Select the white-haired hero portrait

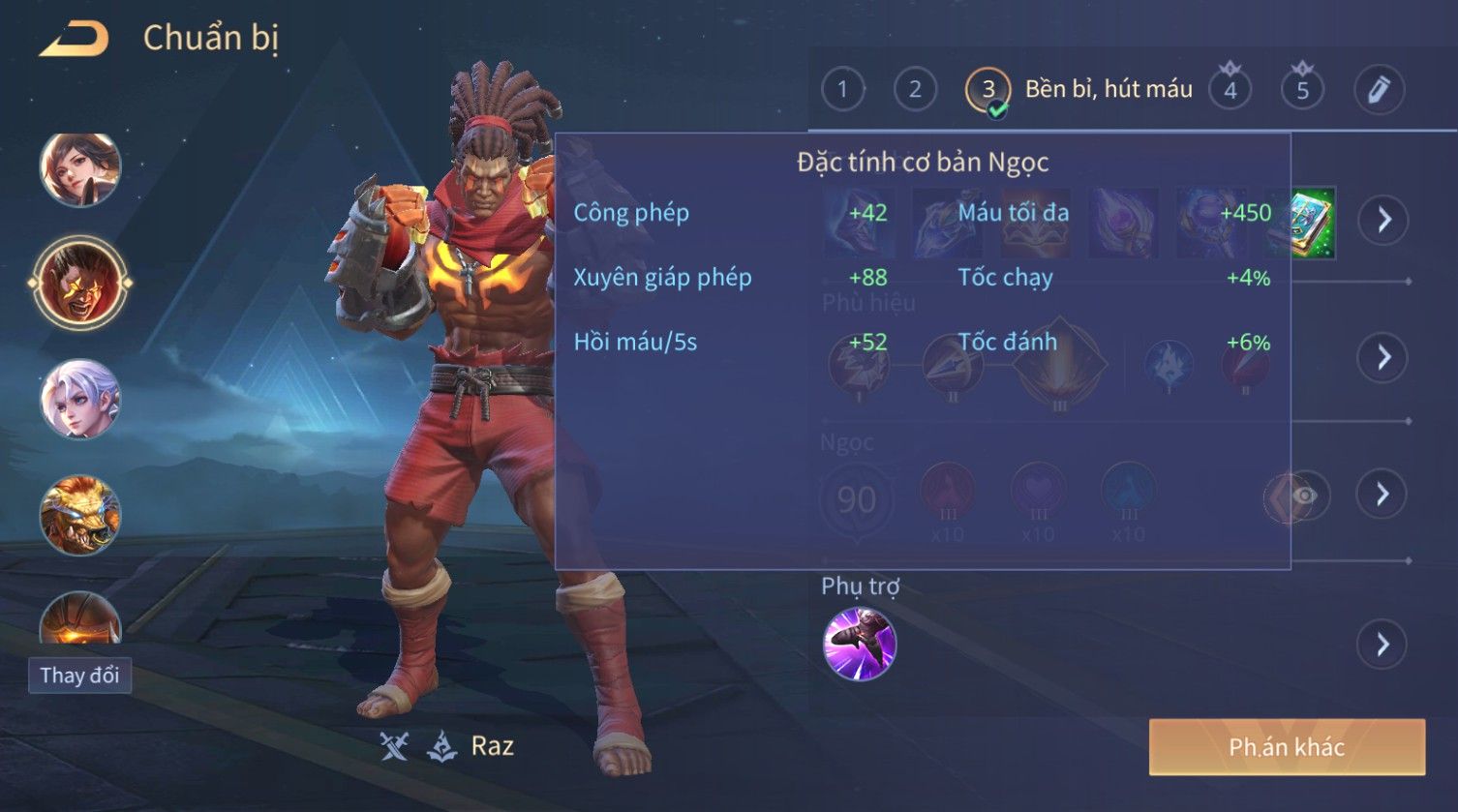[x=79, y=399]
